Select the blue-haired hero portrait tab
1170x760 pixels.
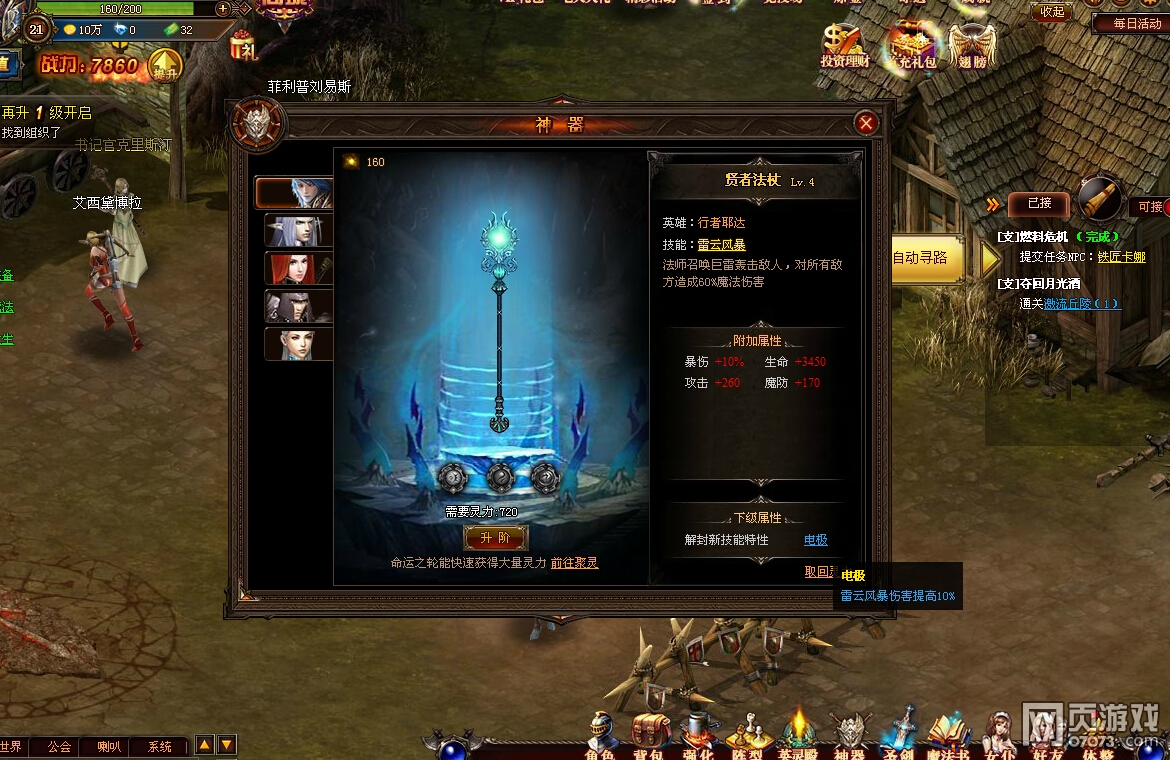coord(294,192)
